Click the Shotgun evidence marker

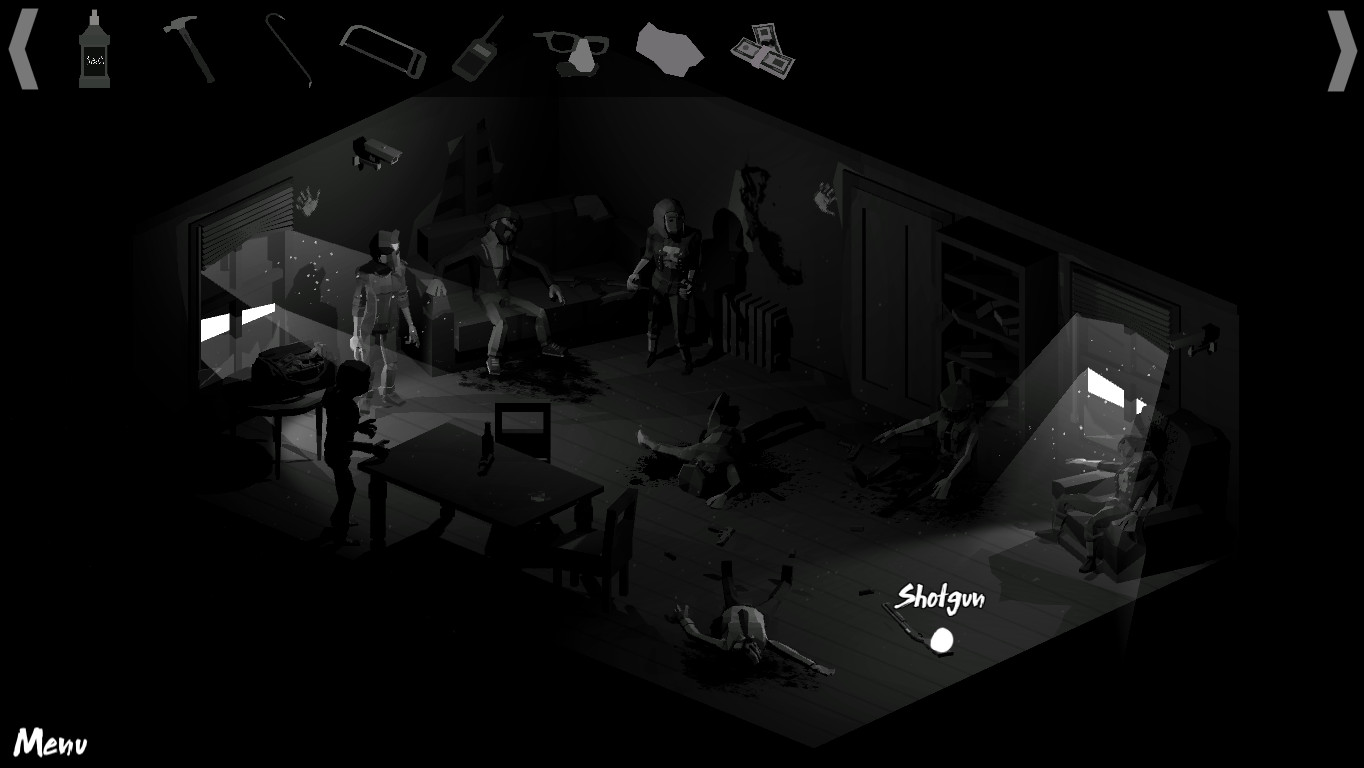coord(941,637)
